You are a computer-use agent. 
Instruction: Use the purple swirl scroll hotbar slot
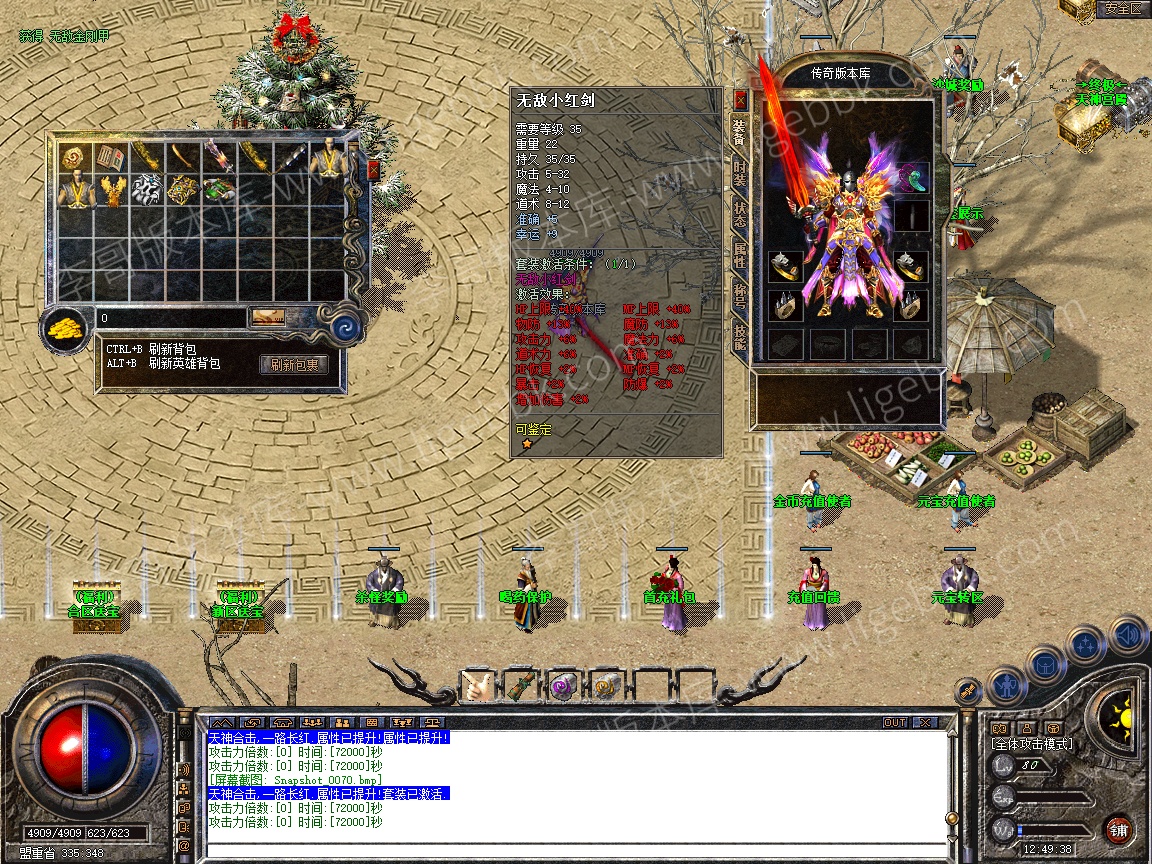[x=563, y=686]
